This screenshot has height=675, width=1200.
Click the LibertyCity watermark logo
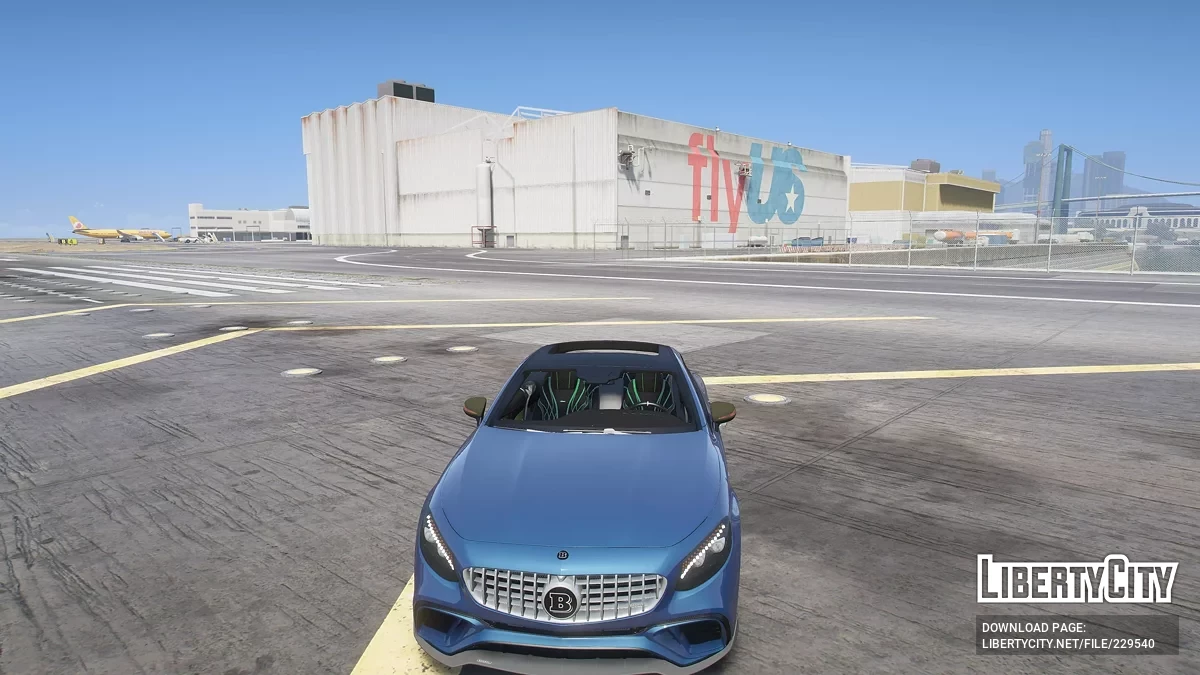click(x=1077, y=579)
